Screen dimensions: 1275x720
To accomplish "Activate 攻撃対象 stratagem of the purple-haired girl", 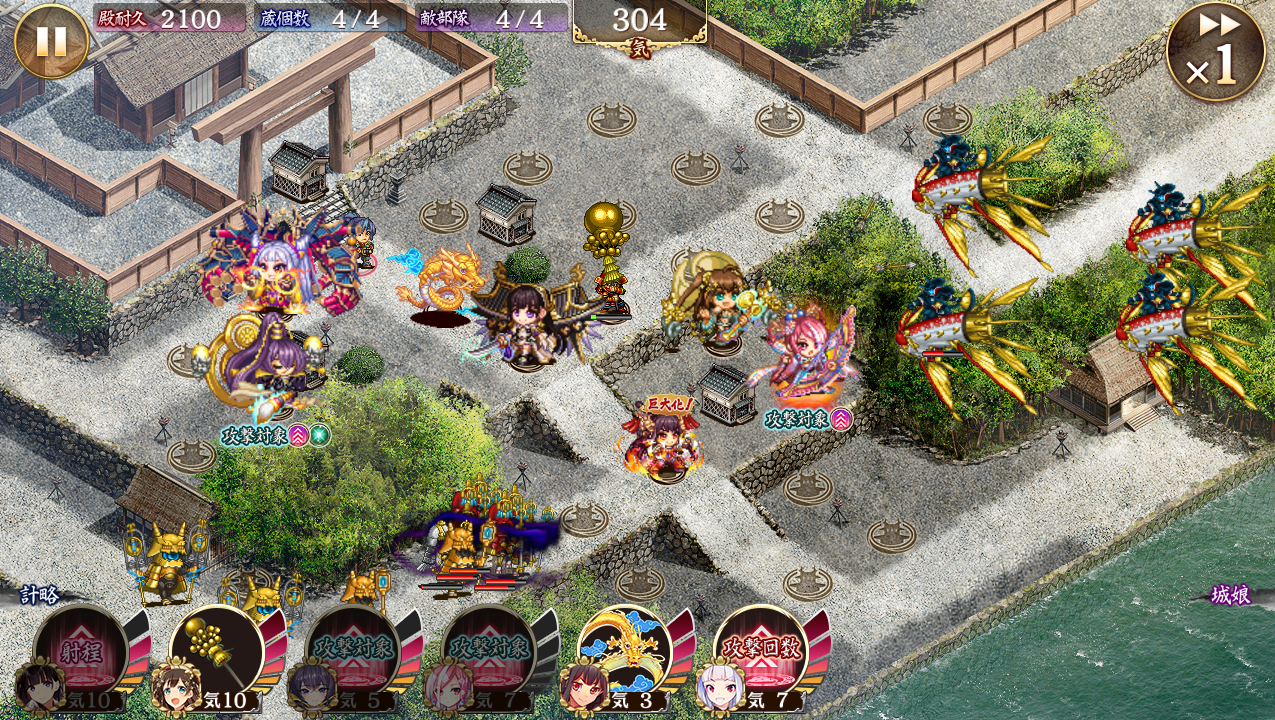I will click(352, 653).
